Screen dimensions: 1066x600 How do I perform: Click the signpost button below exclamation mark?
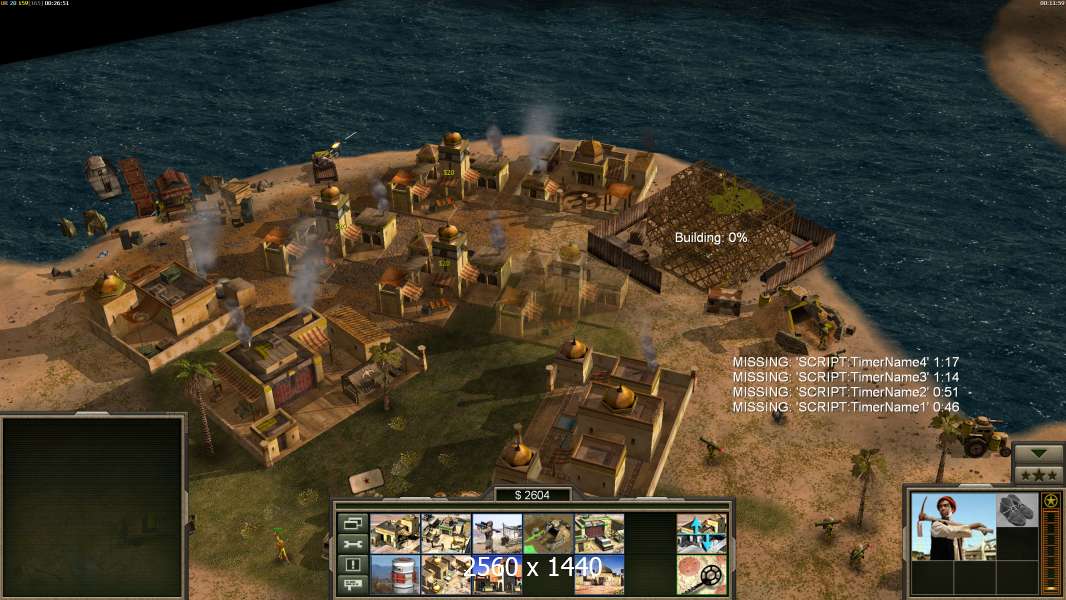(x=351, y=585)
